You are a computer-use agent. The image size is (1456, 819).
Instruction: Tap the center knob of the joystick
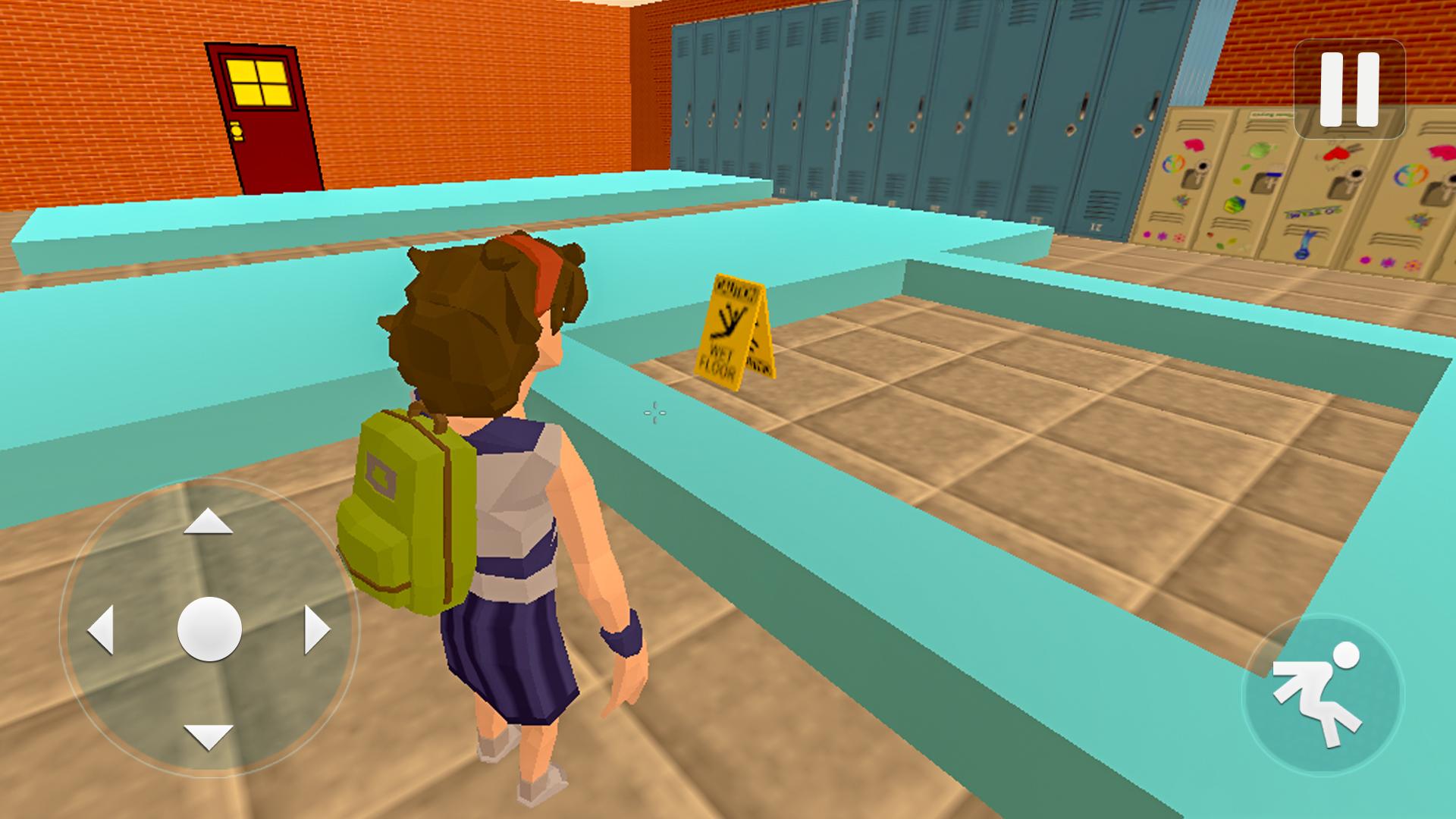click(x=209, y=631)
